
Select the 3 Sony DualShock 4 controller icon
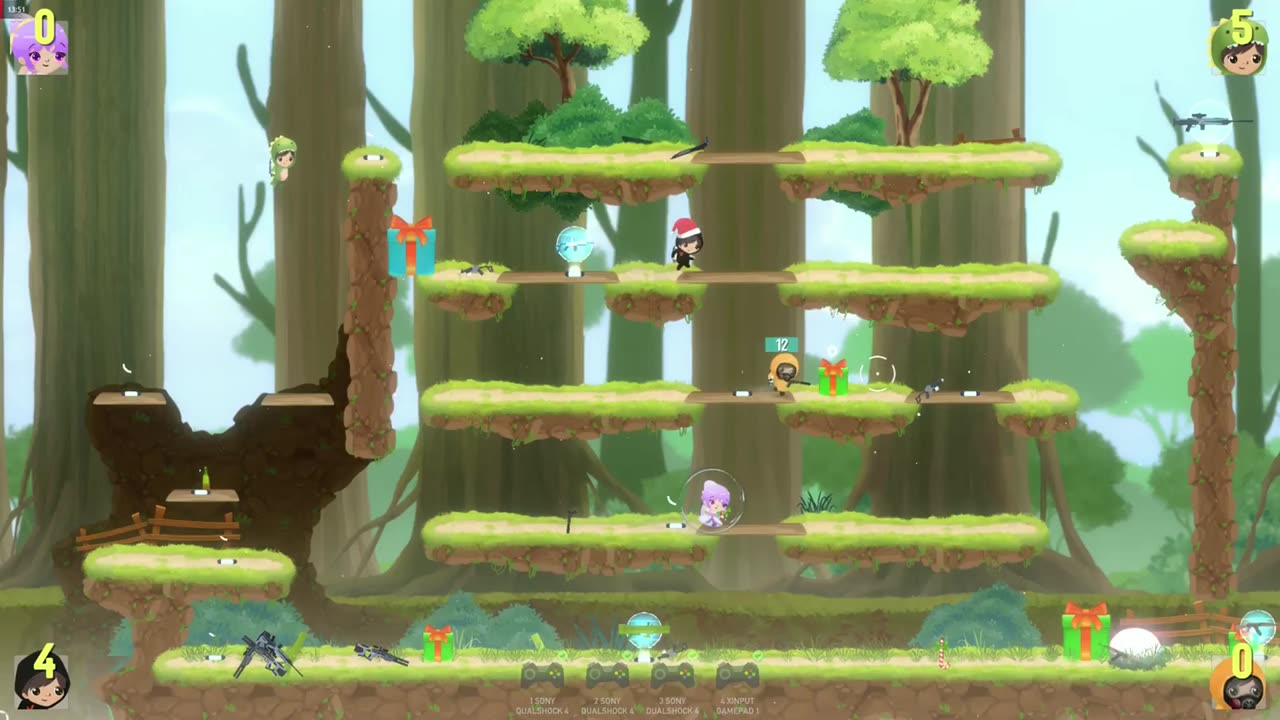[673, 676]
